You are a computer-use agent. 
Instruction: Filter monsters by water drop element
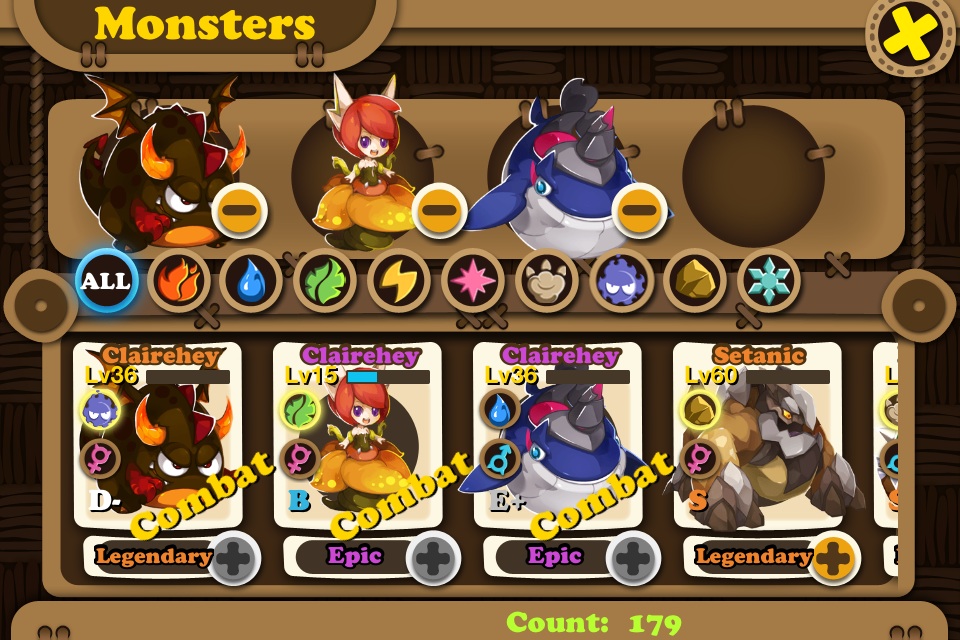[x=251, y=281]
